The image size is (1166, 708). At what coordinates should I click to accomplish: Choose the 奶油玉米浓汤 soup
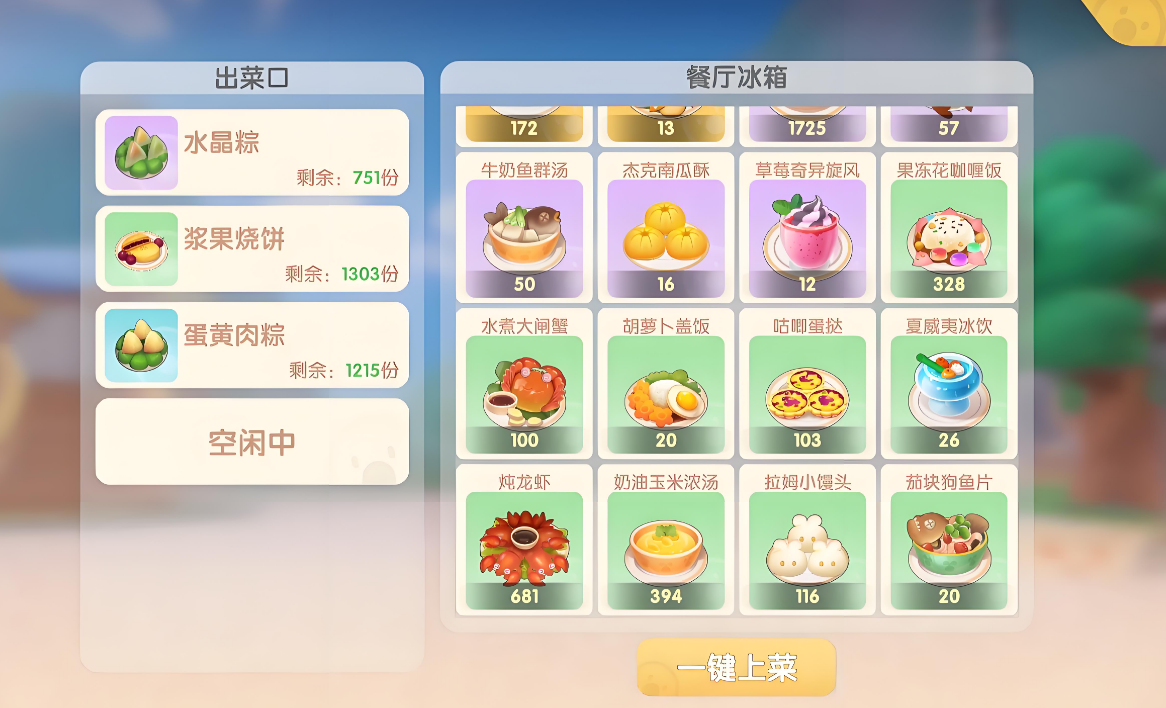(x=666, y=540)
